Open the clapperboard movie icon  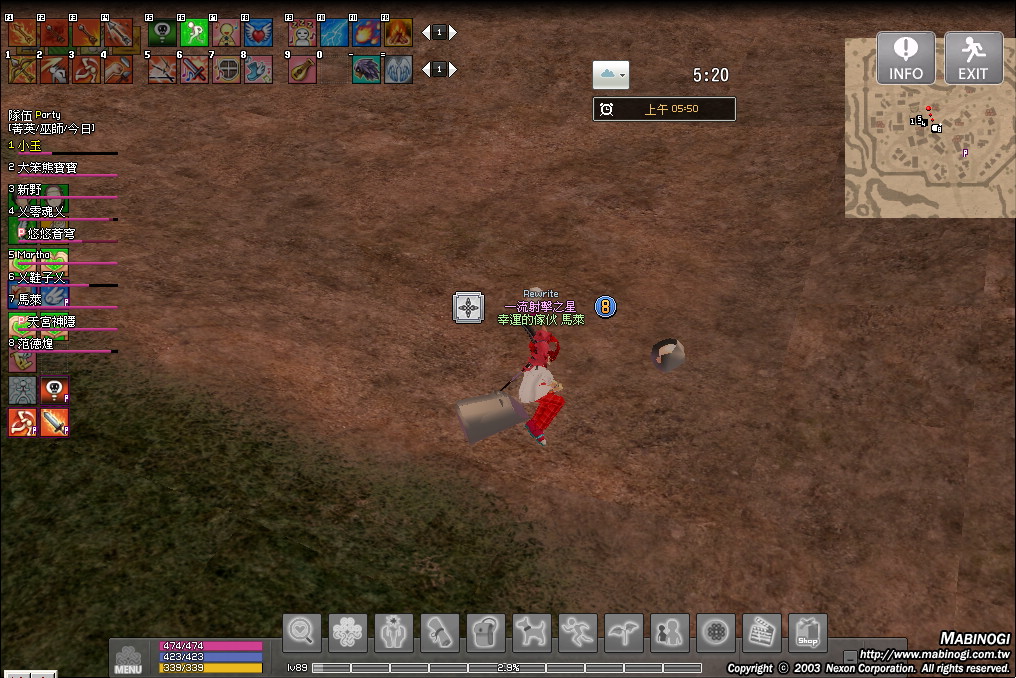(762, 632)
